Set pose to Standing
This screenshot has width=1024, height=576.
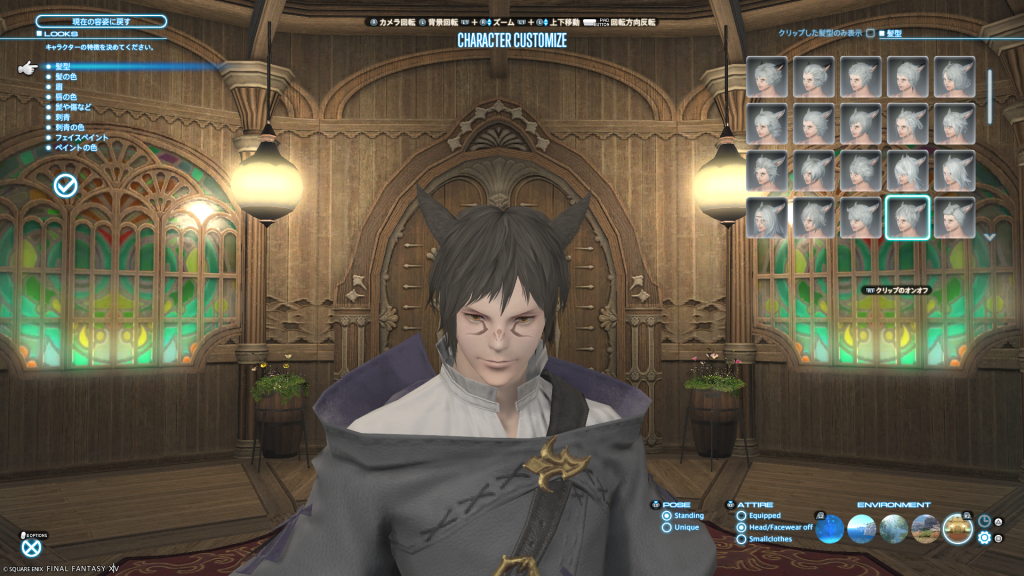[667, 516]
